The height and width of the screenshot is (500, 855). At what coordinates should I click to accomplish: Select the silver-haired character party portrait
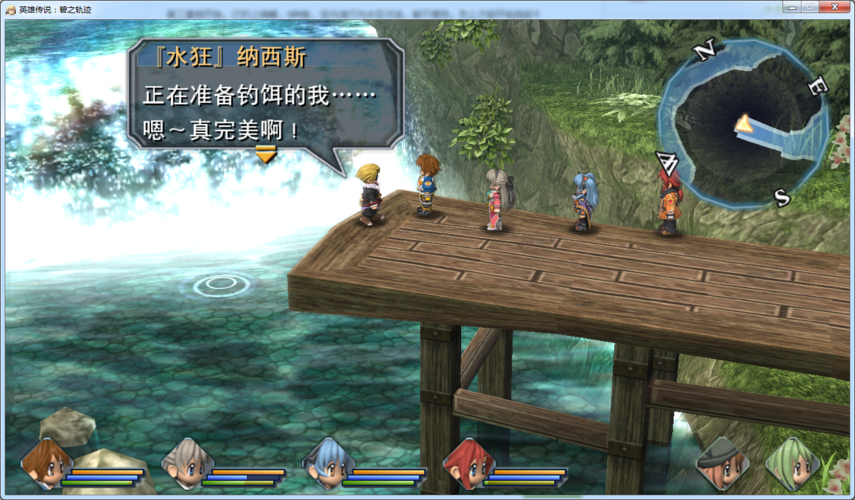pyautogui.click(x=187, y=463)
